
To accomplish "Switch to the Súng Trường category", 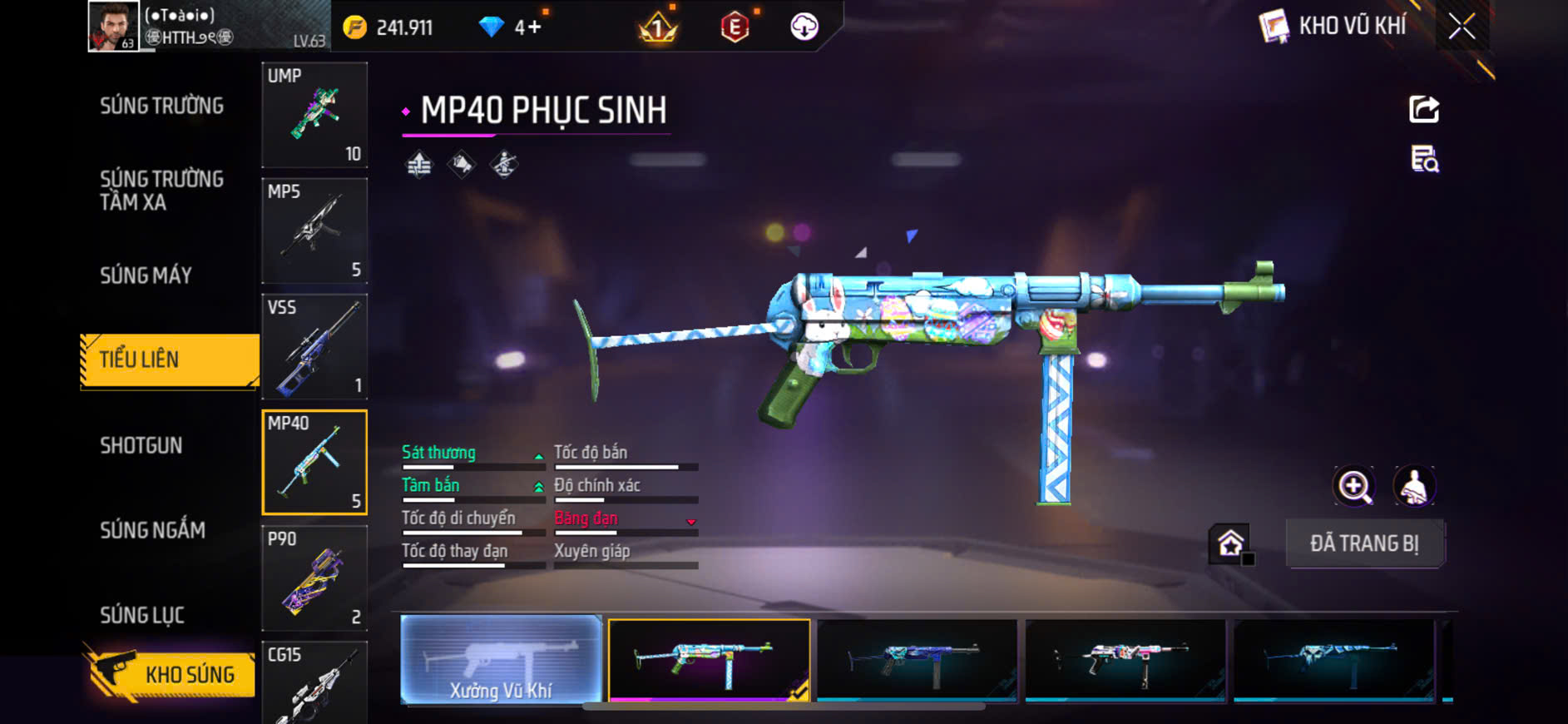I will pyautogui.click(x=161, y=106).
